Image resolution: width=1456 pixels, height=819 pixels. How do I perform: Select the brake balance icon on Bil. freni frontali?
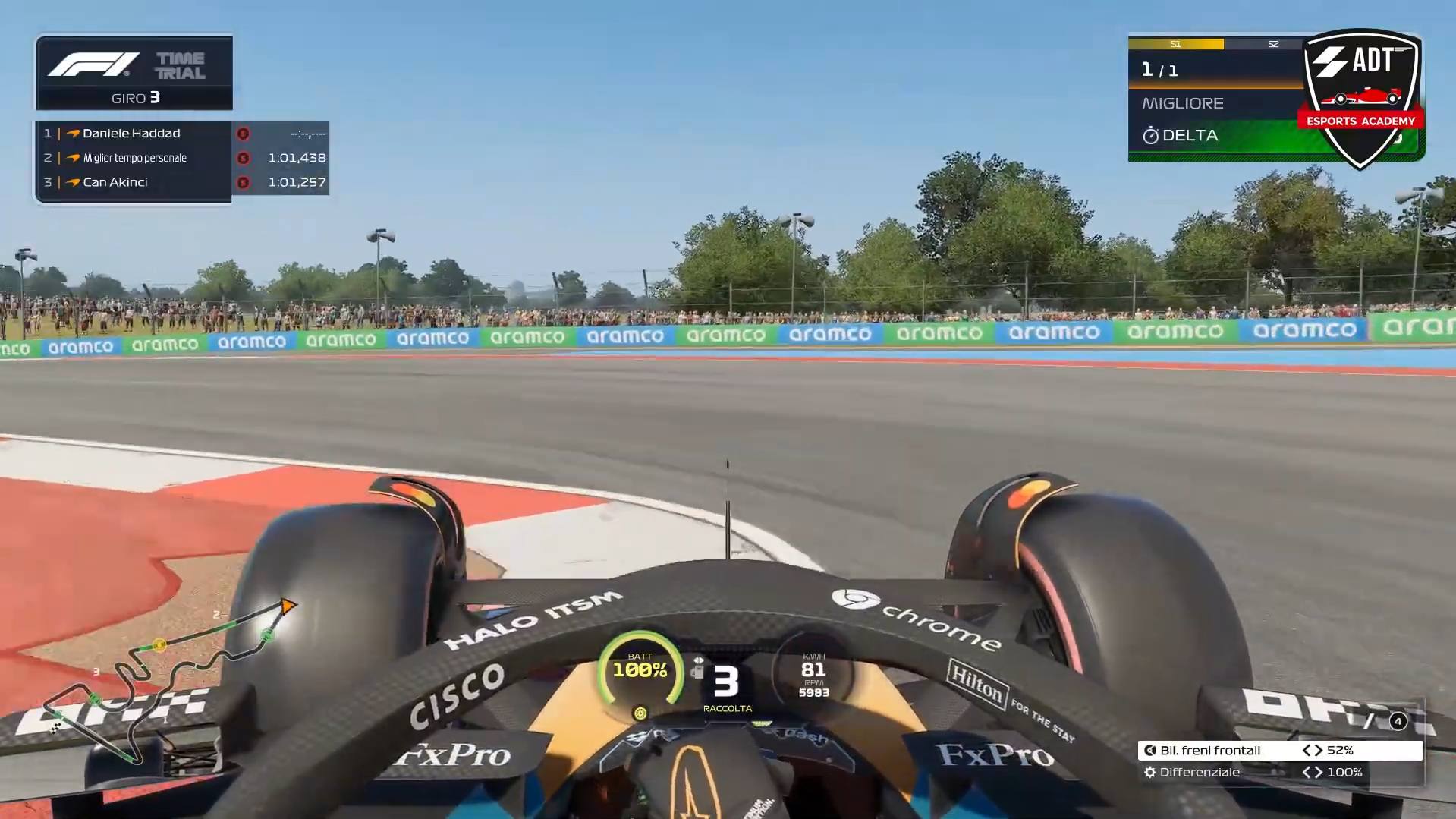pyautogui.click(x=1149, y=750)
